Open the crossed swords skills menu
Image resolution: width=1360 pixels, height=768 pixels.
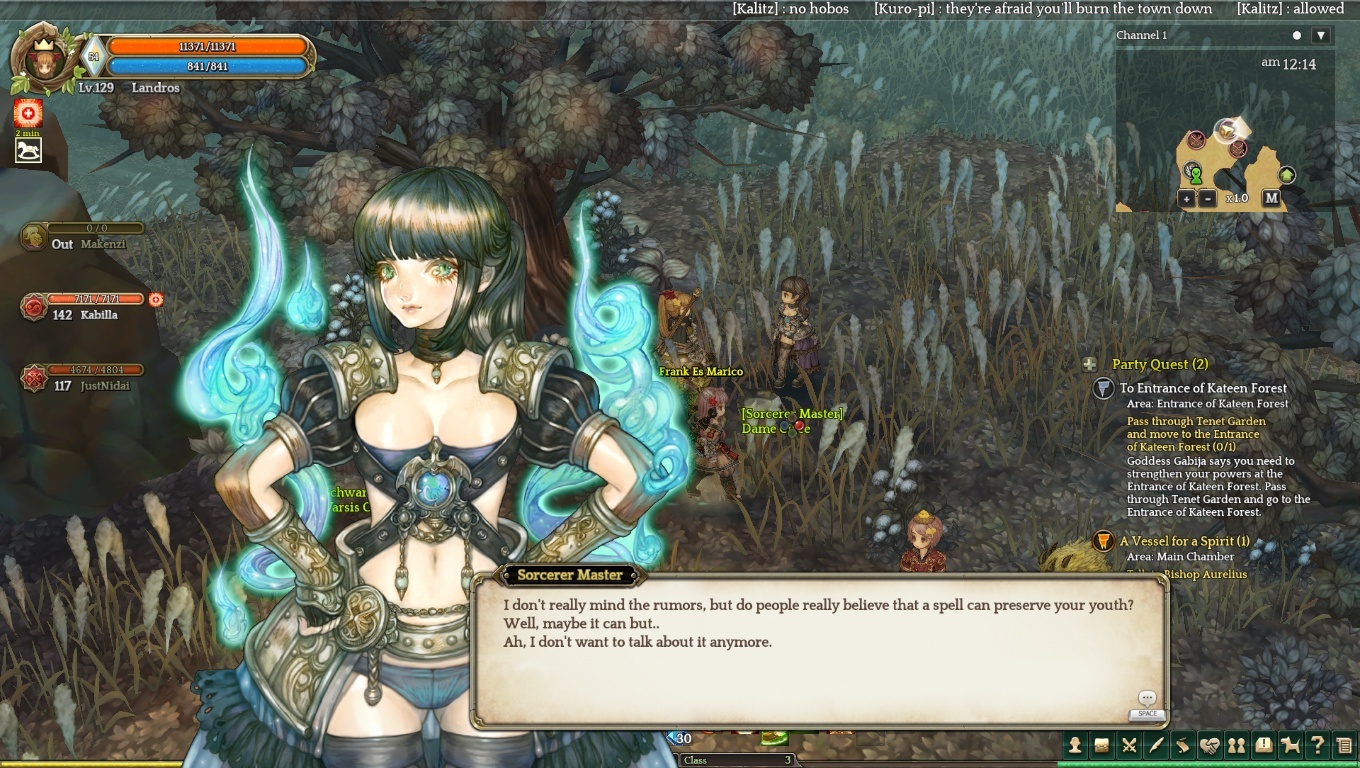point(1129,745)
